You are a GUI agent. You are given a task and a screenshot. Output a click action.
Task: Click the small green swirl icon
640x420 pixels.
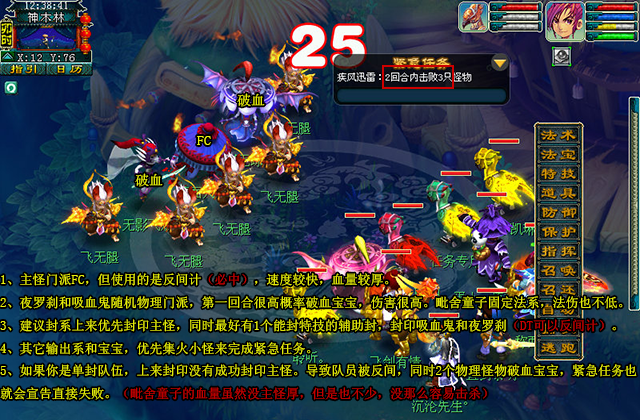tap(10, 87)
